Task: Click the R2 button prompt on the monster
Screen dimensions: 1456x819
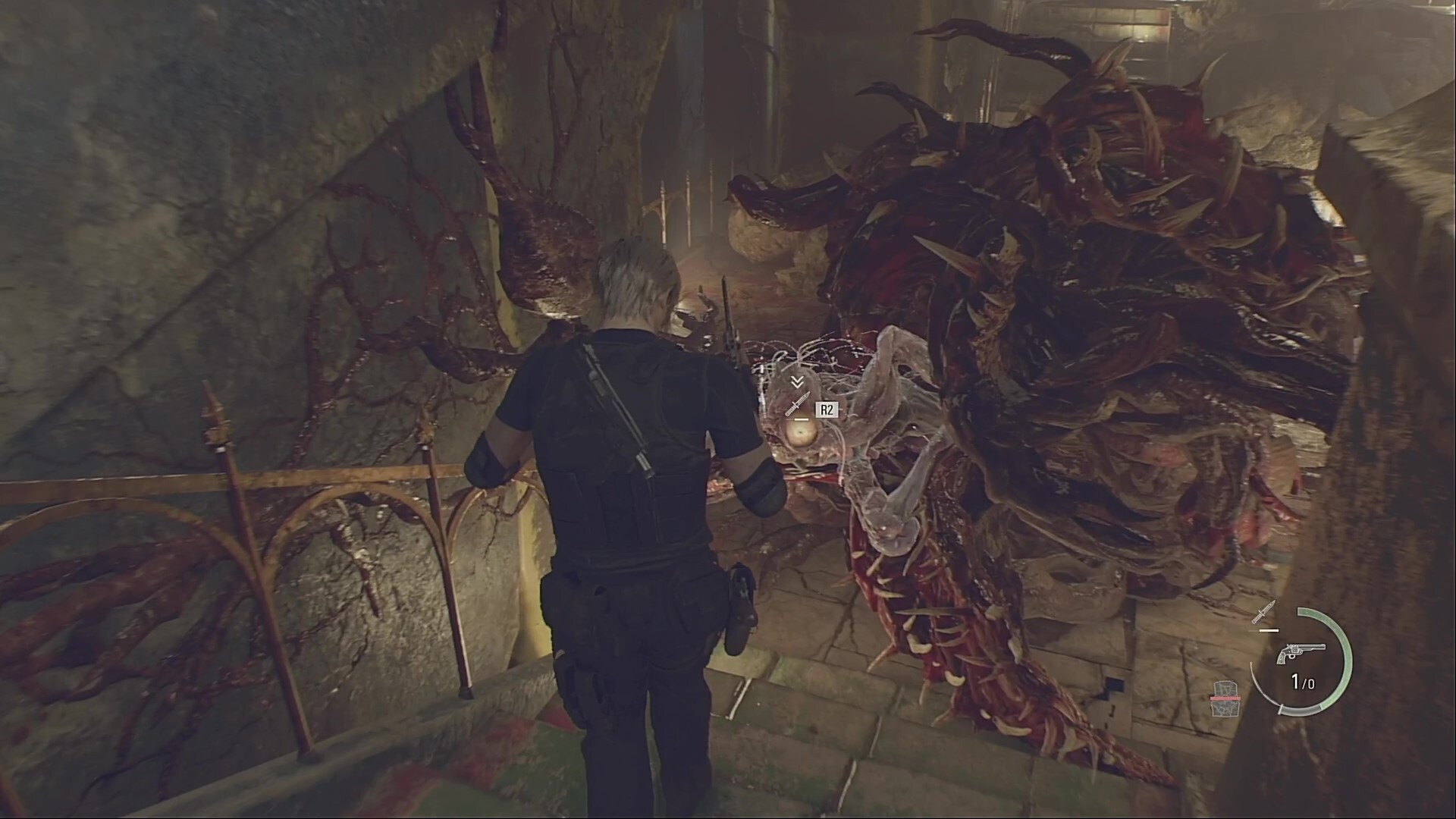Action: click(x=827, y=408)
